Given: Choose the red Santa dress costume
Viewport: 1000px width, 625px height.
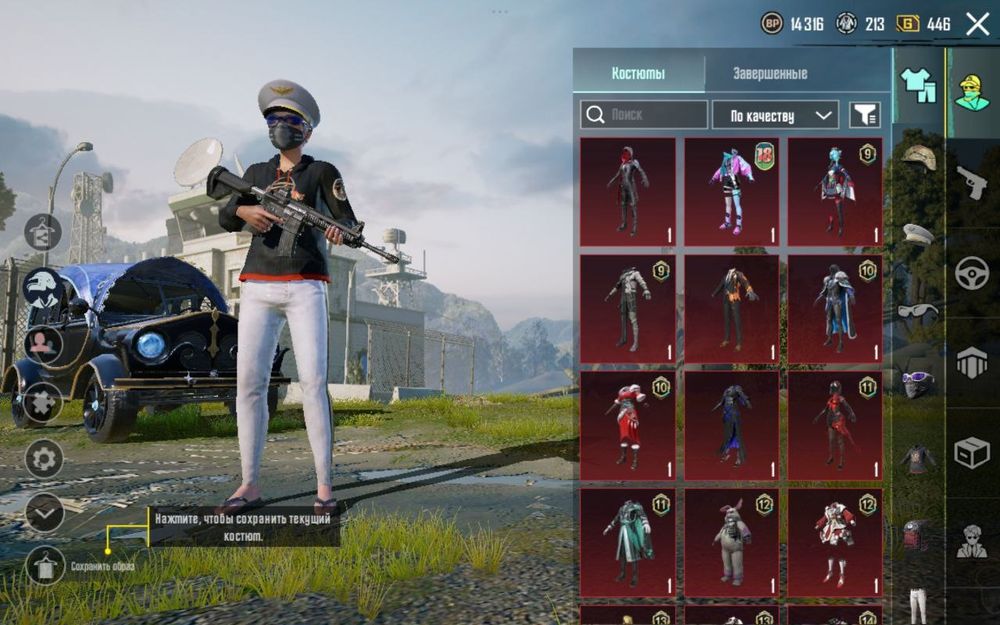Looking at the screenshot, I should (628, 426).
